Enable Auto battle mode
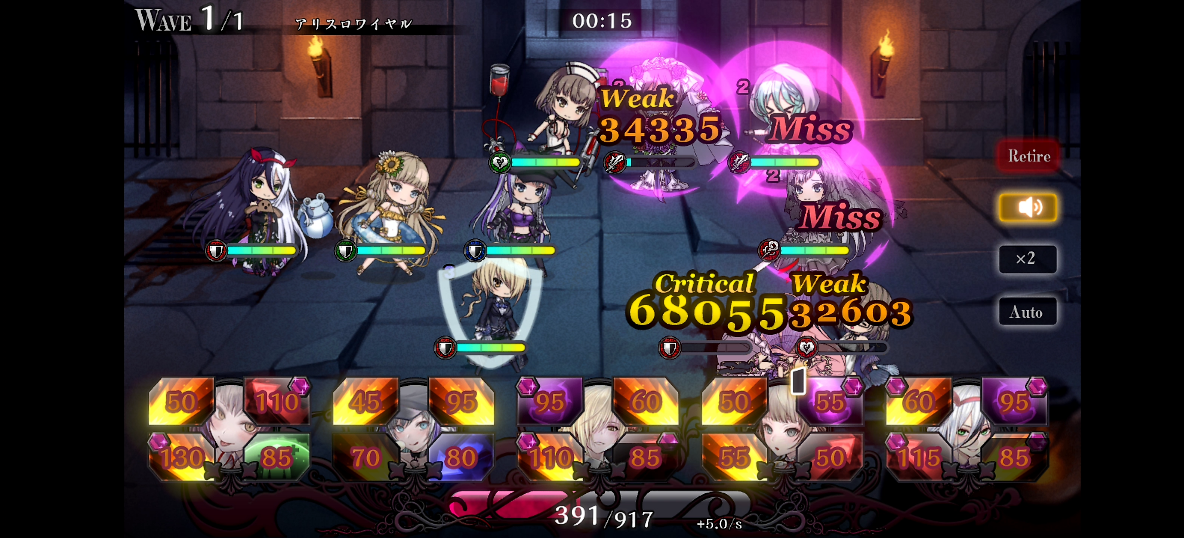 tap(1027, 312)
